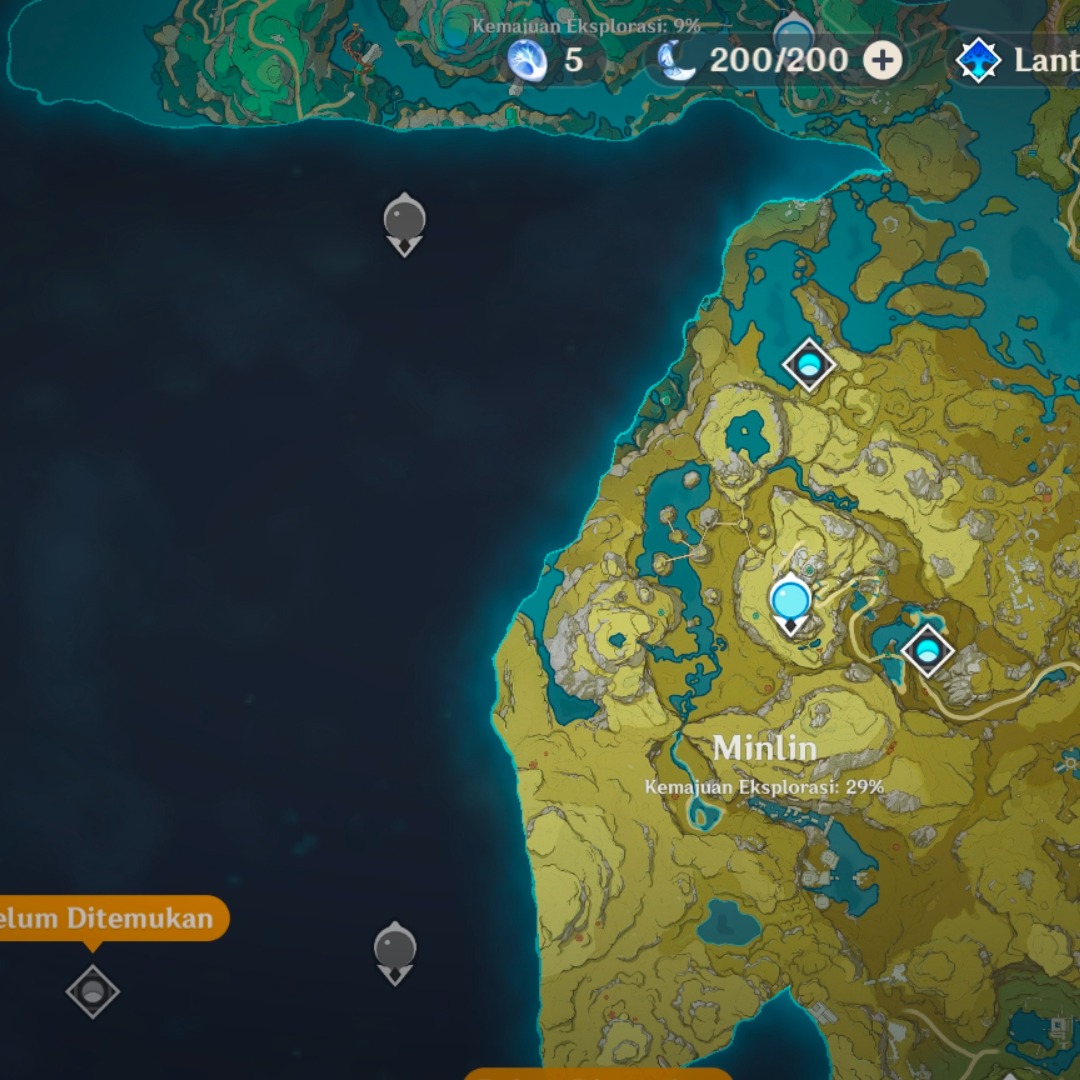The image size is (1080, 1080).
Task: Select the domain marker right of the blue waypoint
Action: pyautogui.click(x=927, y=651)
